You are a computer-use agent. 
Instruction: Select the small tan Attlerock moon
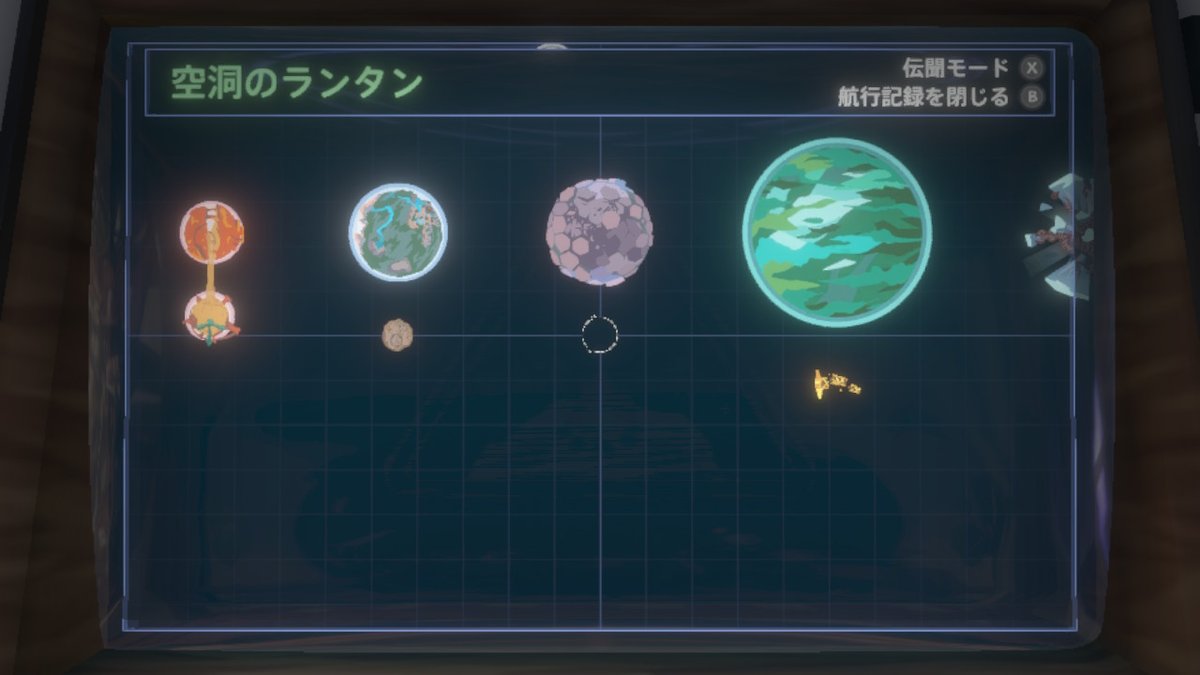click(397, 335)
